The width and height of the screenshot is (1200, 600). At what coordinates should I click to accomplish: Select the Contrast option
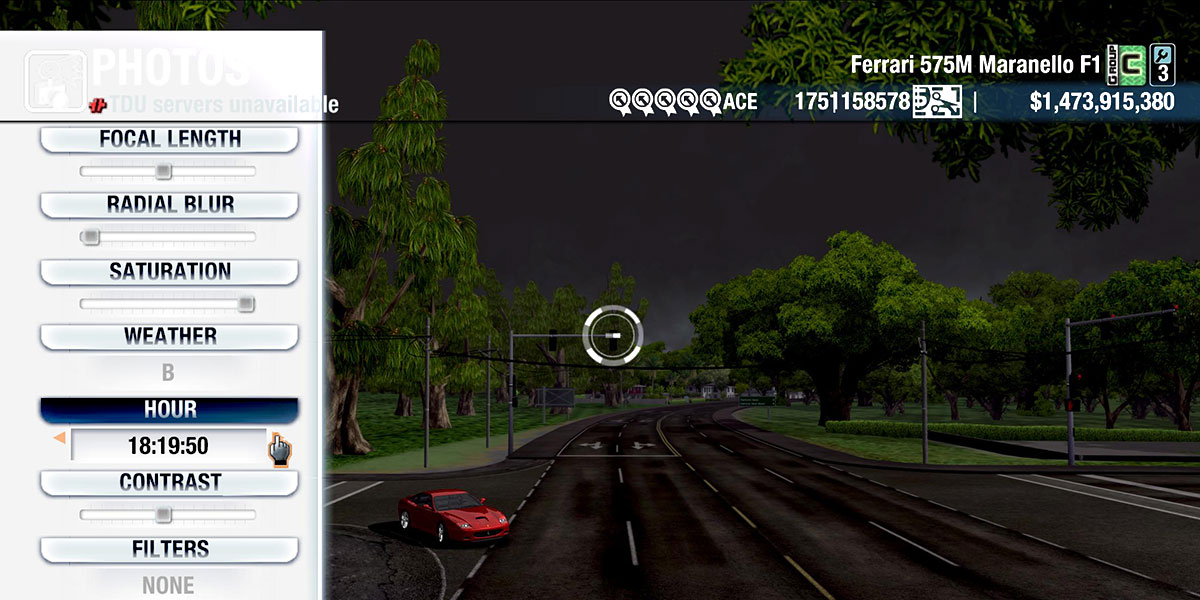tap(169, 482)
